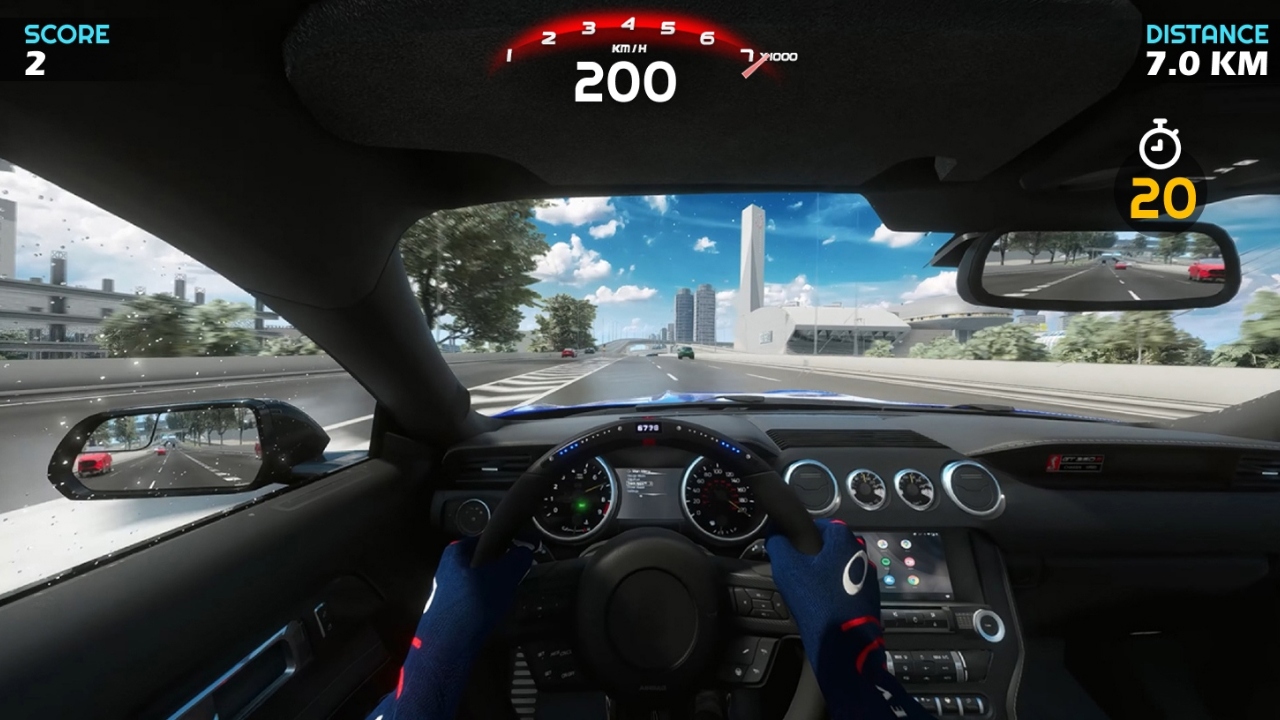Click the icon in the touchscreen's bottom corner
The image size is (1280, 720).
(x=947, y=596)
